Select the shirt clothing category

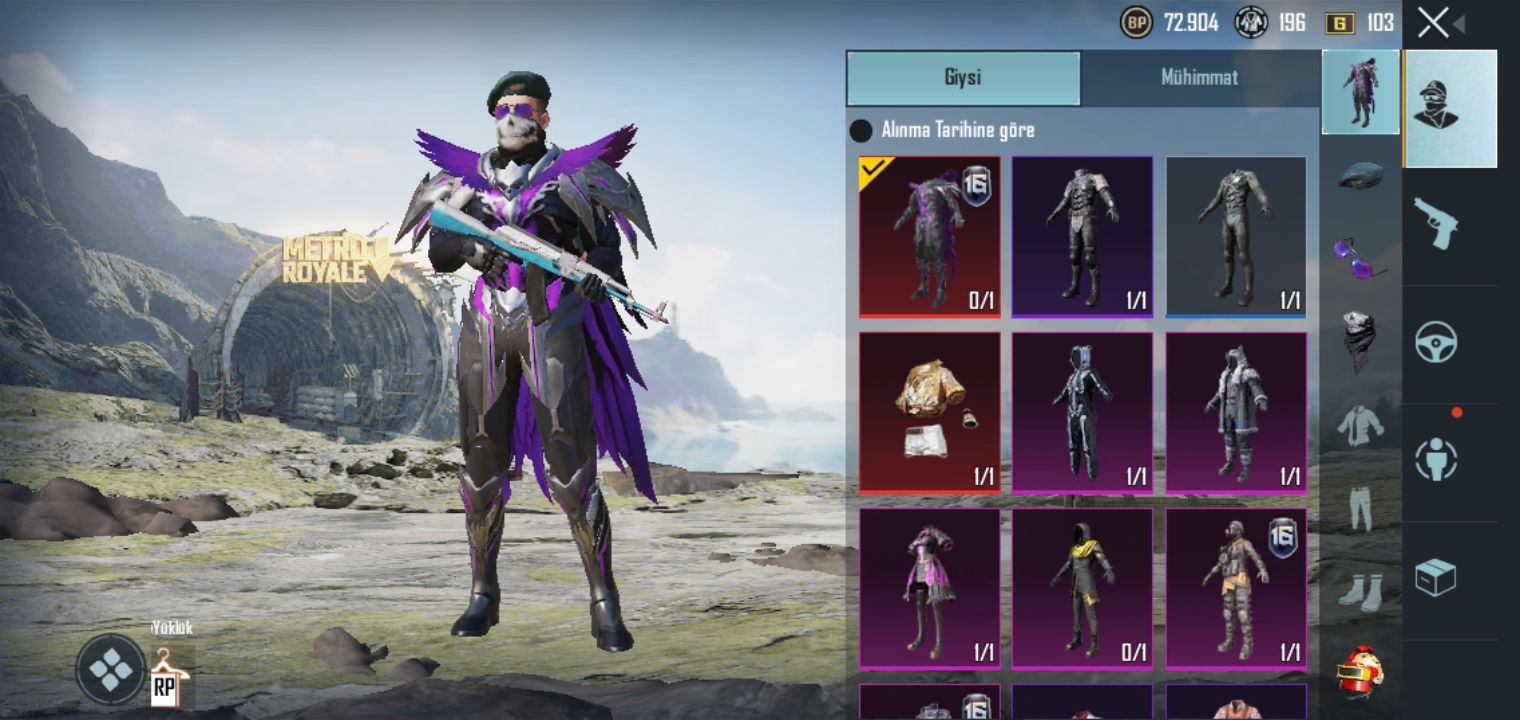(1360, 425)
